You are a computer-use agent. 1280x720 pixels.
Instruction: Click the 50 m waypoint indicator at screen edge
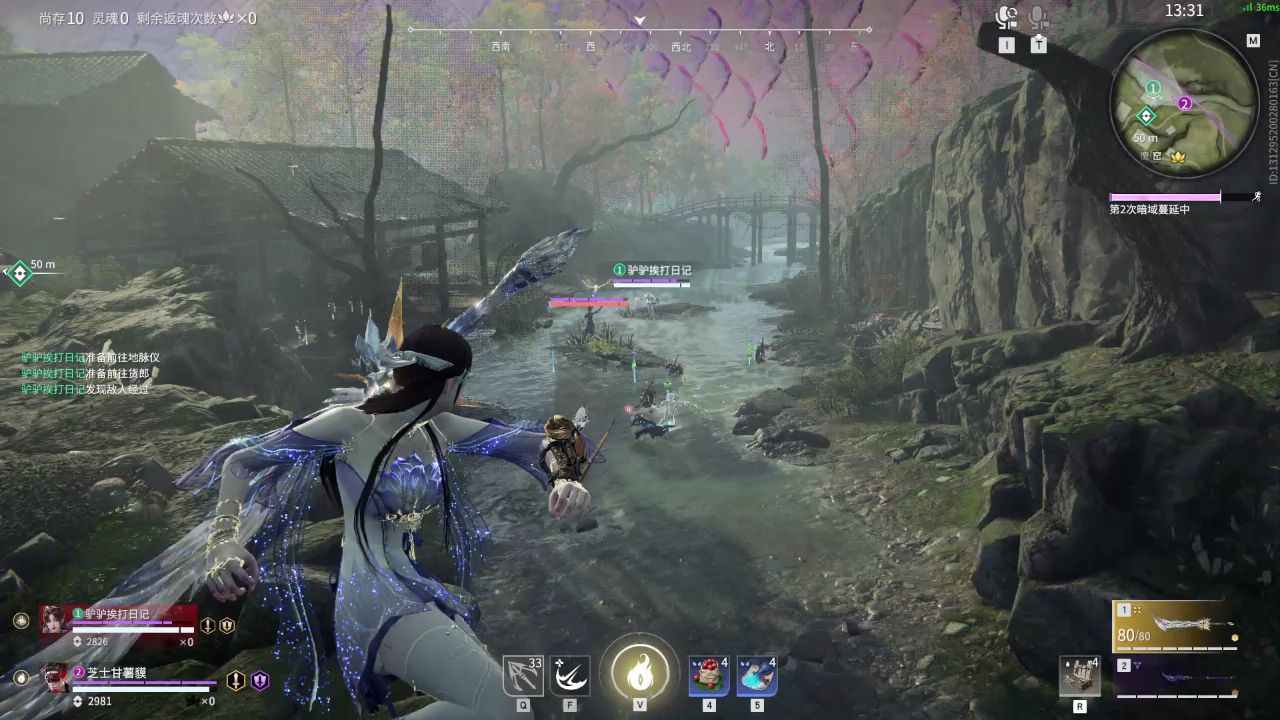click(x=19, y=272)
